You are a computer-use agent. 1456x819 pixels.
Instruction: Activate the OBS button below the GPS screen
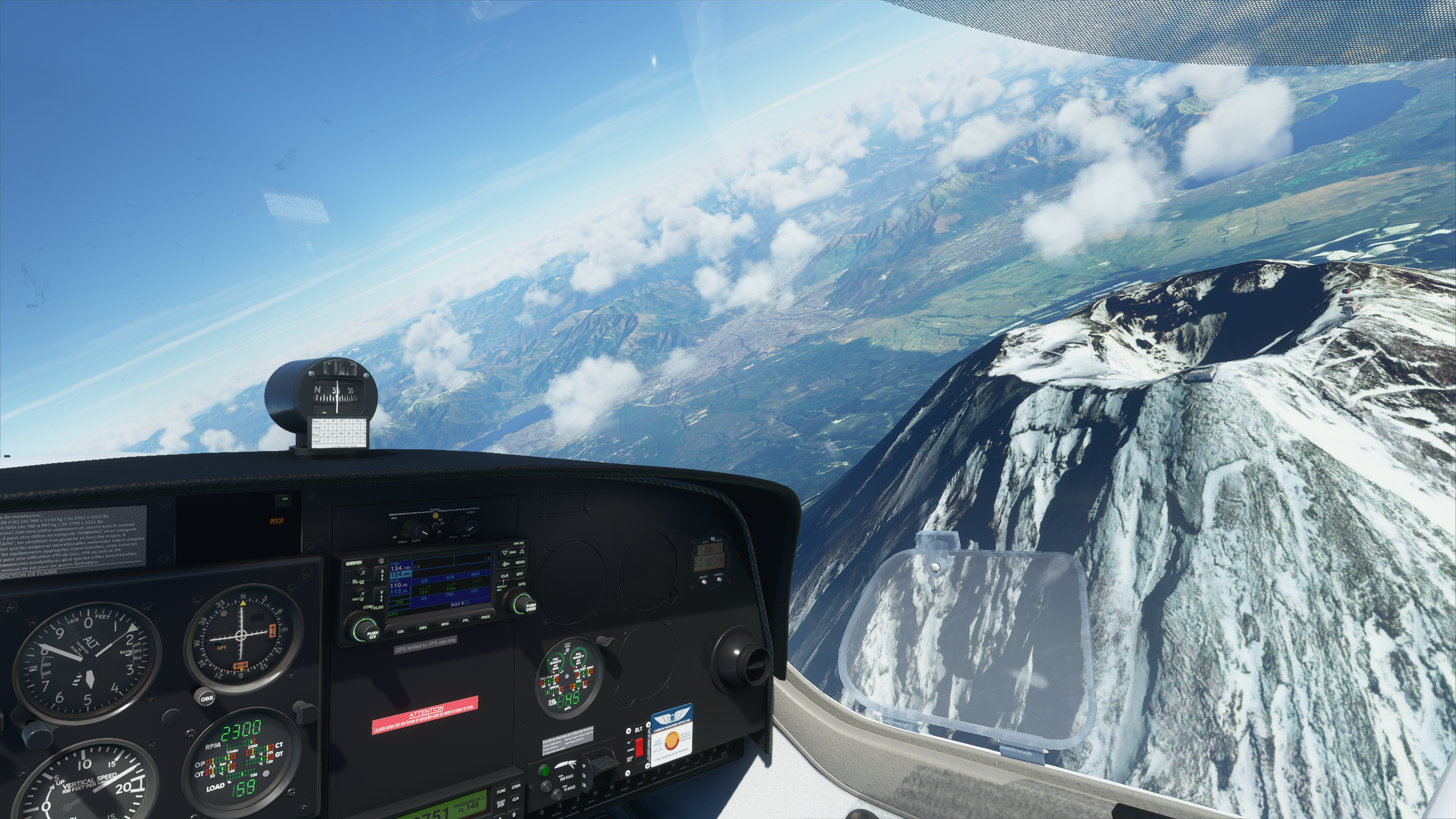tap(423, 628)
